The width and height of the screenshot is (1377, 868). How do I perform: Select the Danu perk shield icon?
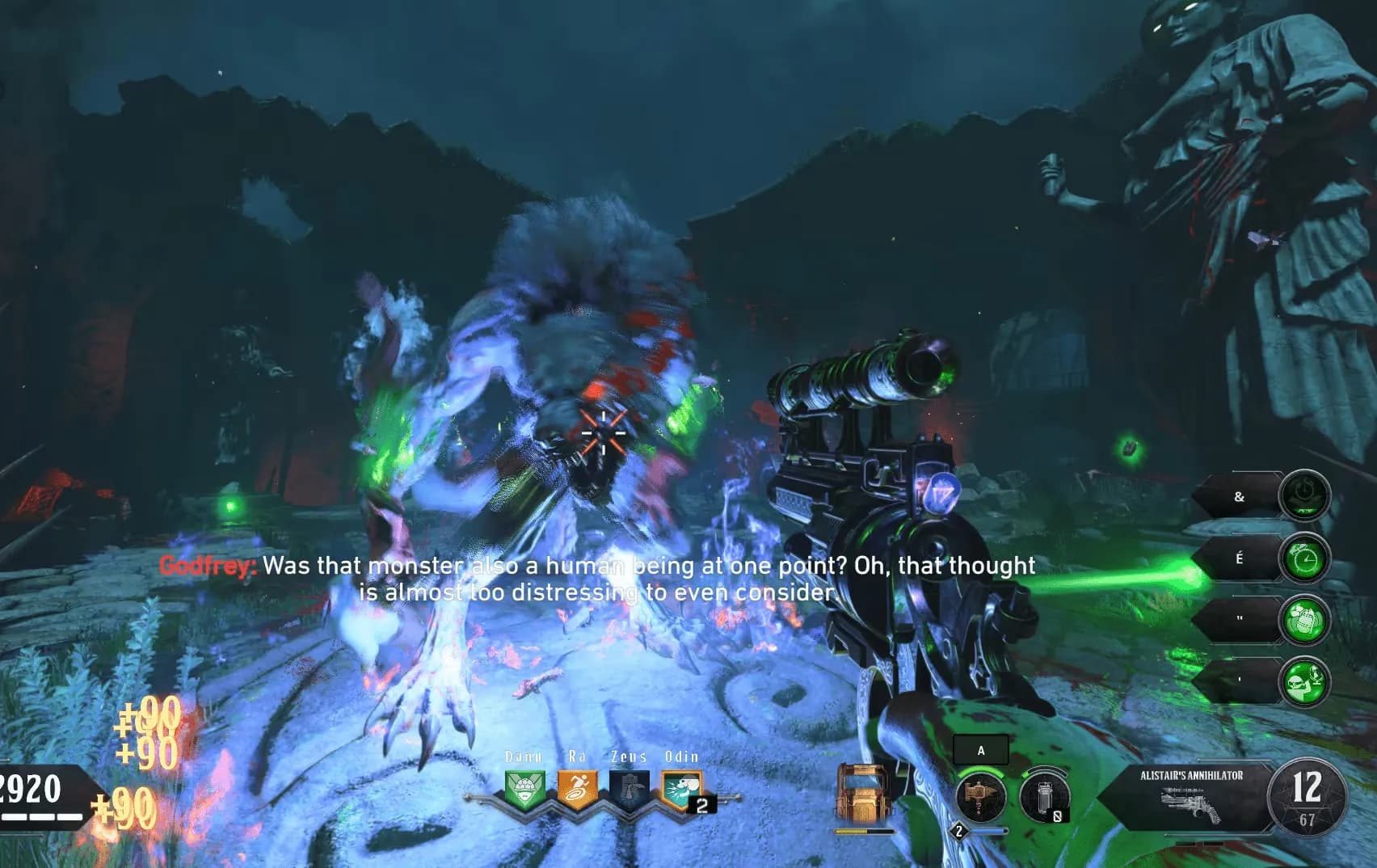click(x=524, y=790)
